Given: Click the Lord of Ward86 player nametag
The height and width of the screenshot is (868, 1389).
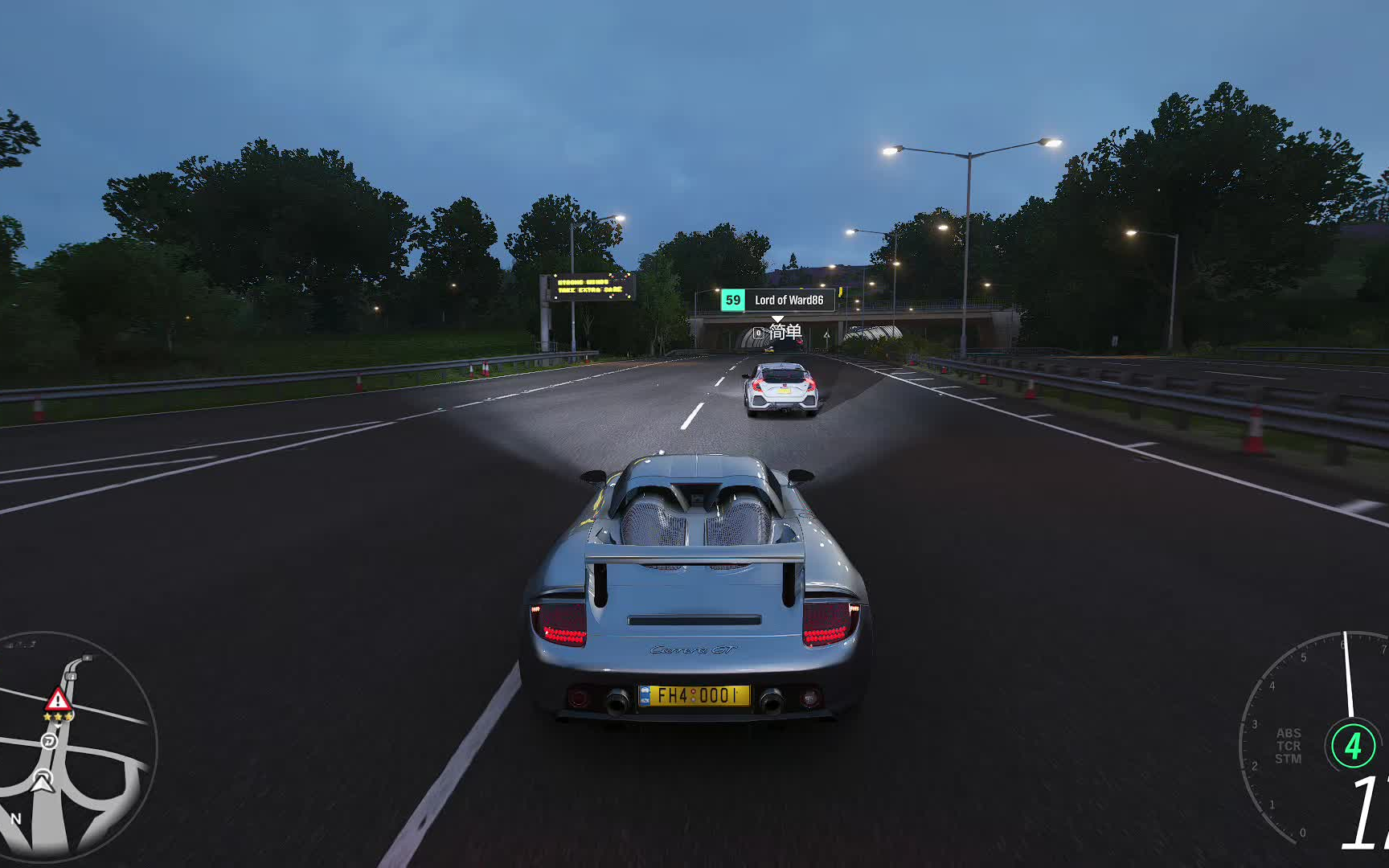Looking at the screenshot, I should [x=777, y=300].
